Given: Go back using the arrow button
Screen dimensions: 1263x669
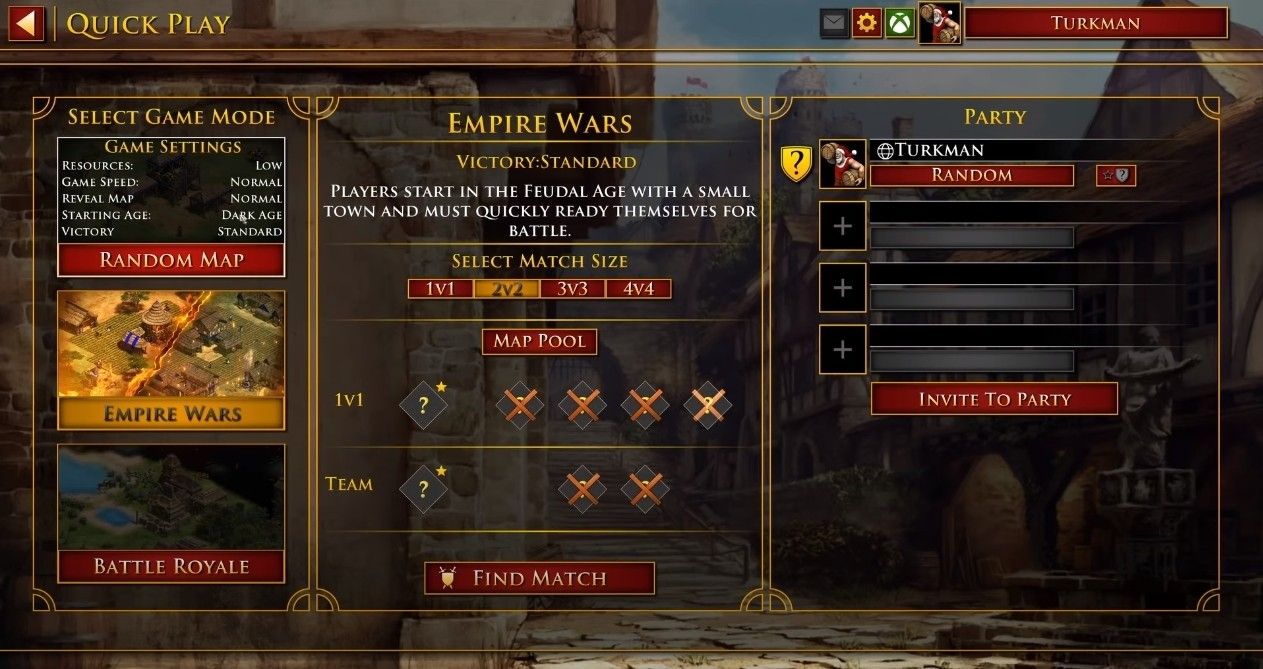Looking at the screenshot, I should click(x=27, y=23).
